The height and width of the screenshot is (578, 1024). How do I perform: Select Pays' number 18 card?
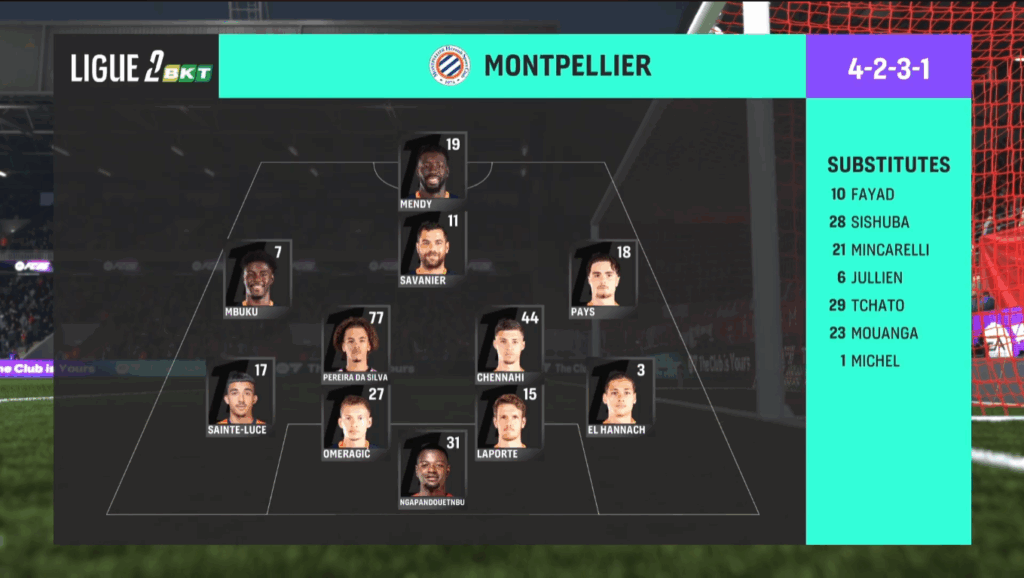[x=601, y=279]
